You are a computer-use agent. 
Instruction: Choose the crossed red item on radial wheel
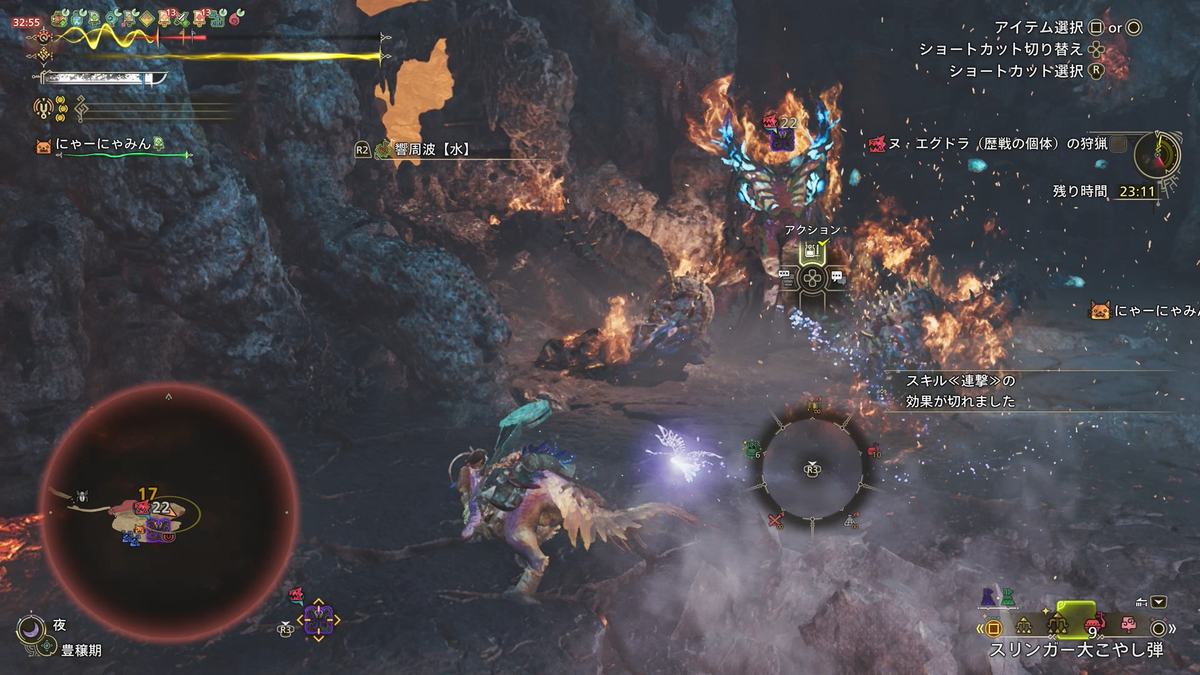click(776, 519)
